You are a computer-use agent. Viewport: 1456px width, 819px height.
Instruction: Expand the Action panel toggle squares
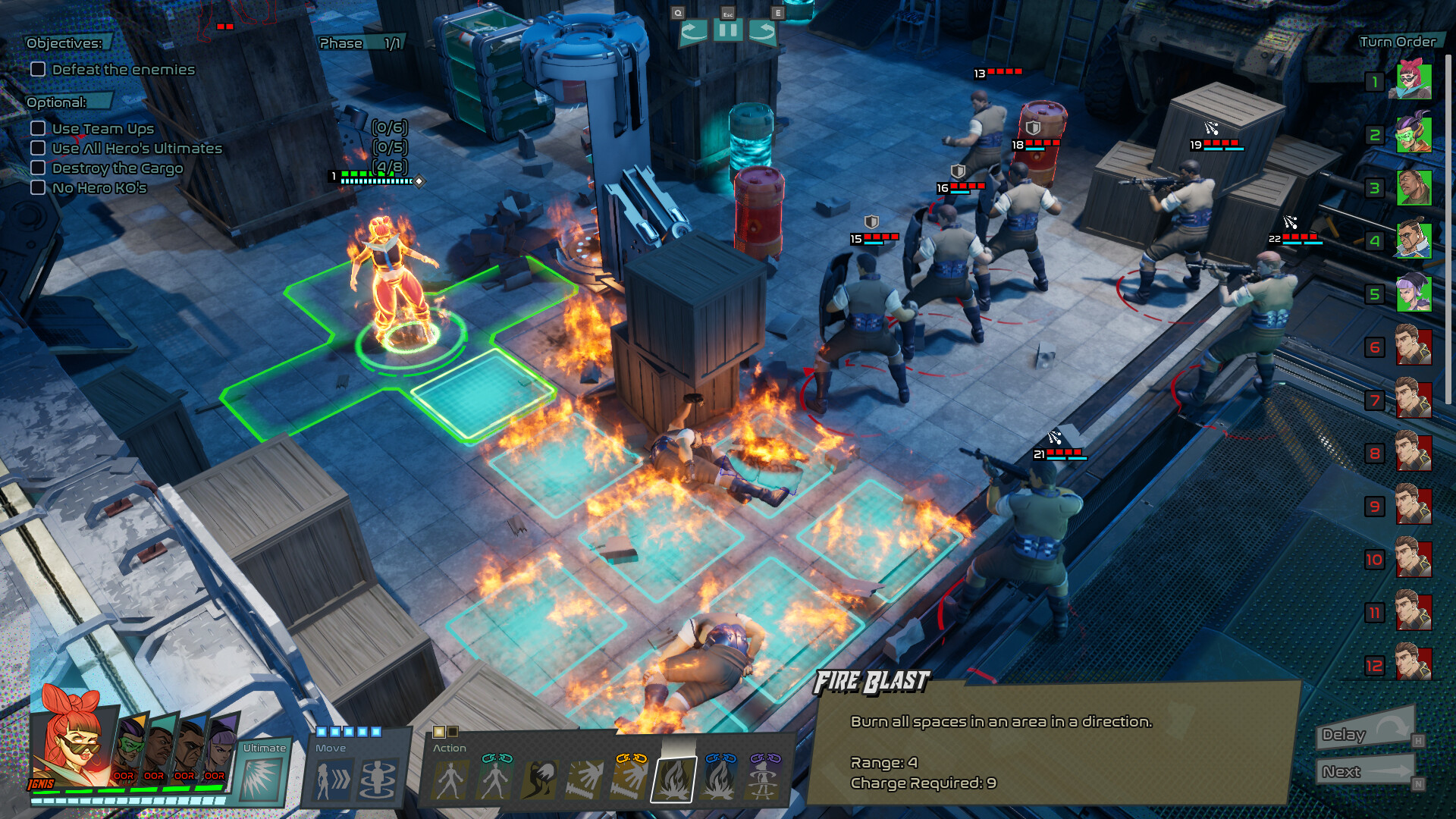click(443, 730)
